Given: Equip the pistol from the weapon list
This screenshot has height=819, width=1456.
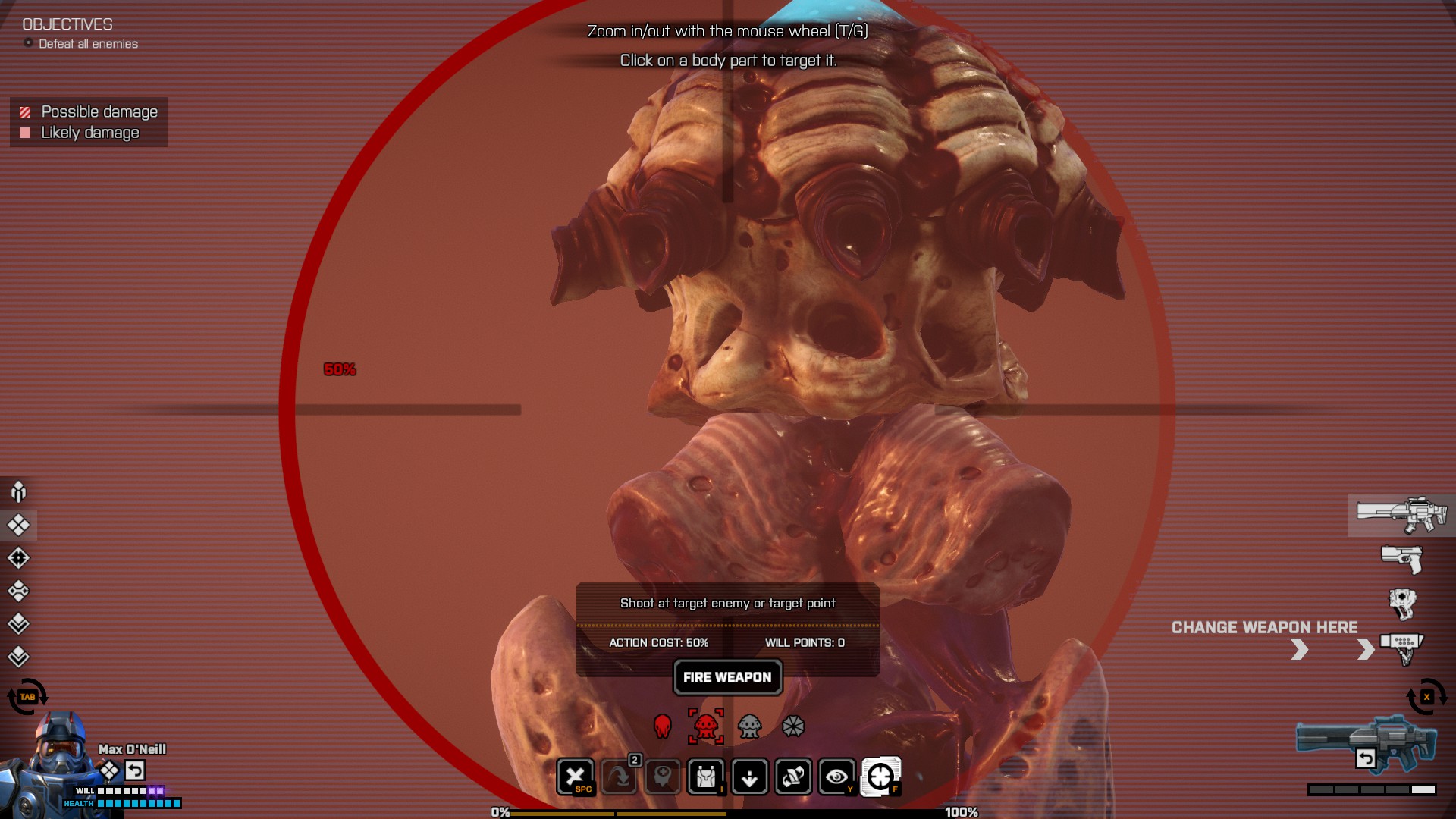Looking at the screenshot, I should tap(1401, 560).
